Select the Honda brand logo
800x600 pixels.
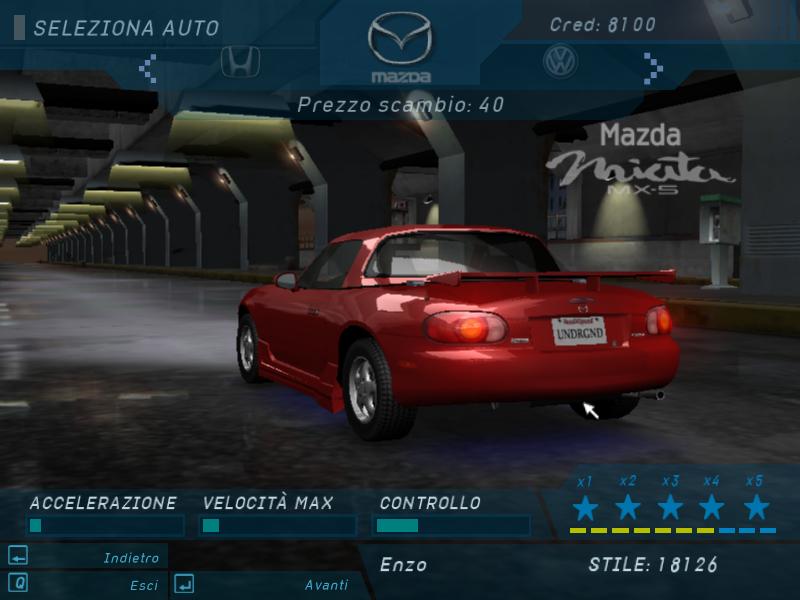tap(240, 62)
